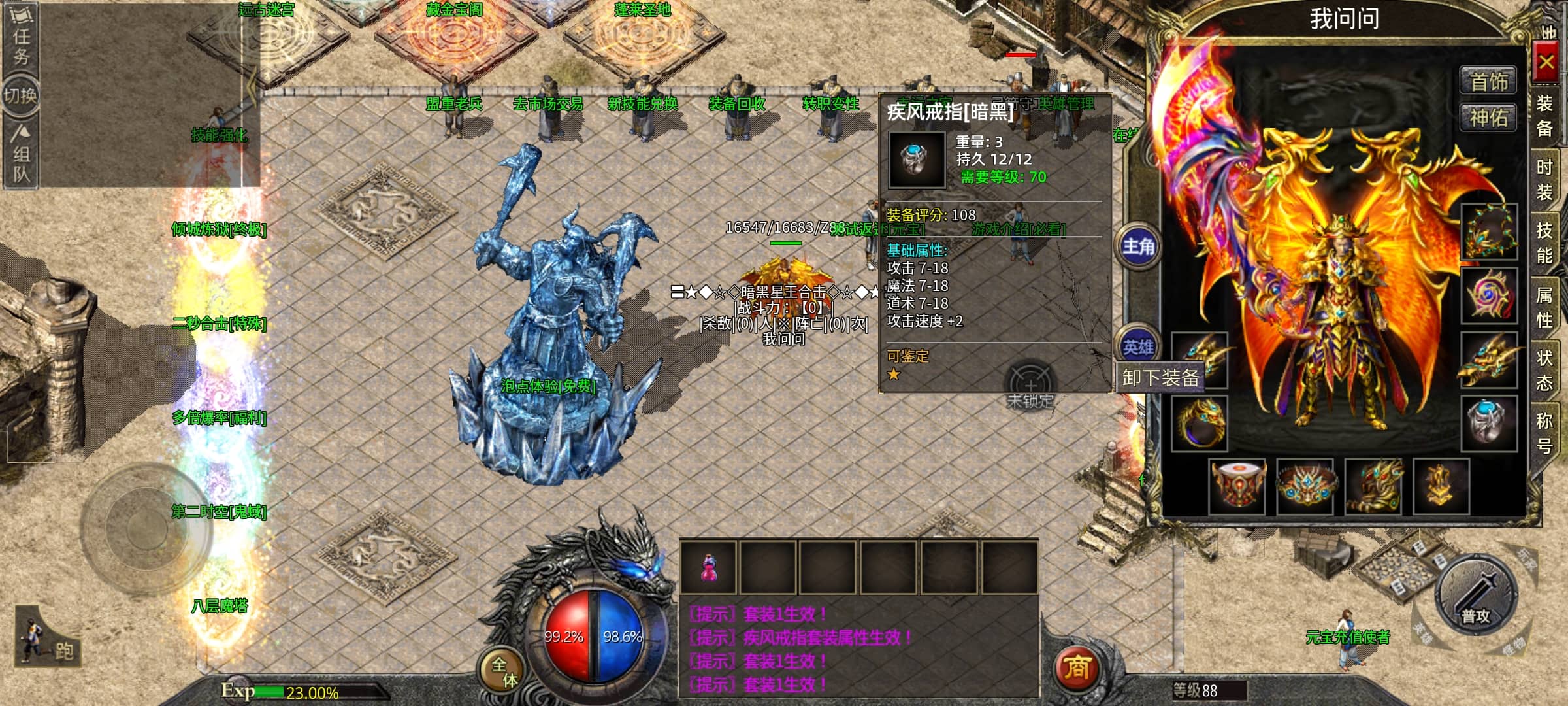The height and width of the screenshot is (706, 1568).
Task: Select the silver ring with blue gem slot
Action: pyautogui.click(x=1488, y=423)
